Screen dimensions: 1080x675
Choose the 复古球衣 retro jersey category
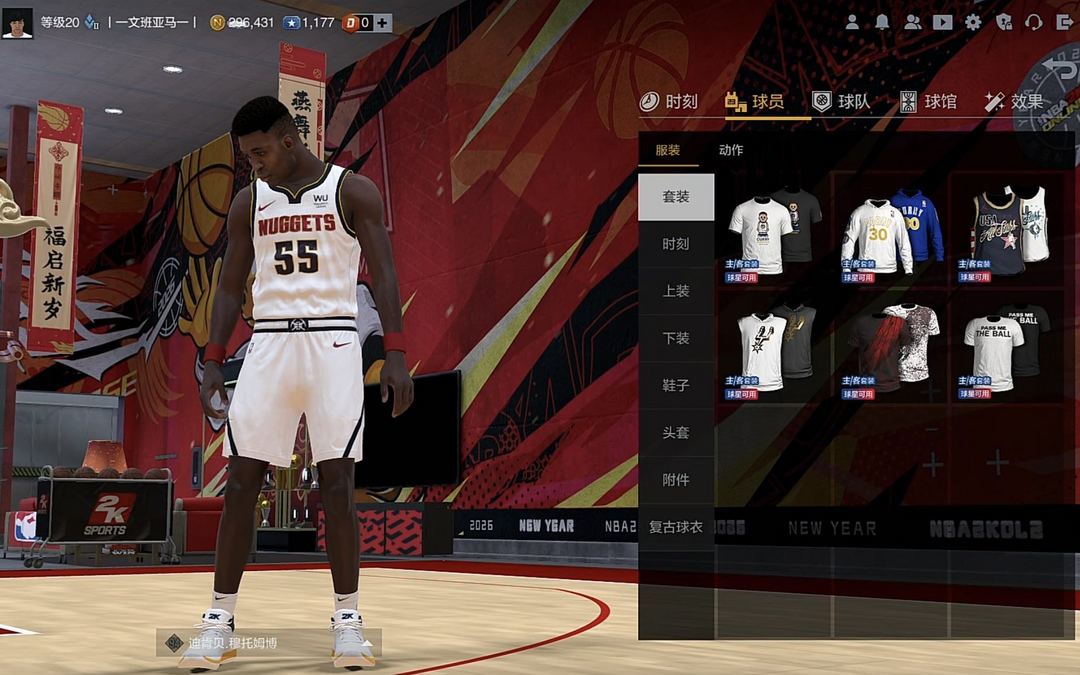click(x=676, y=527)
